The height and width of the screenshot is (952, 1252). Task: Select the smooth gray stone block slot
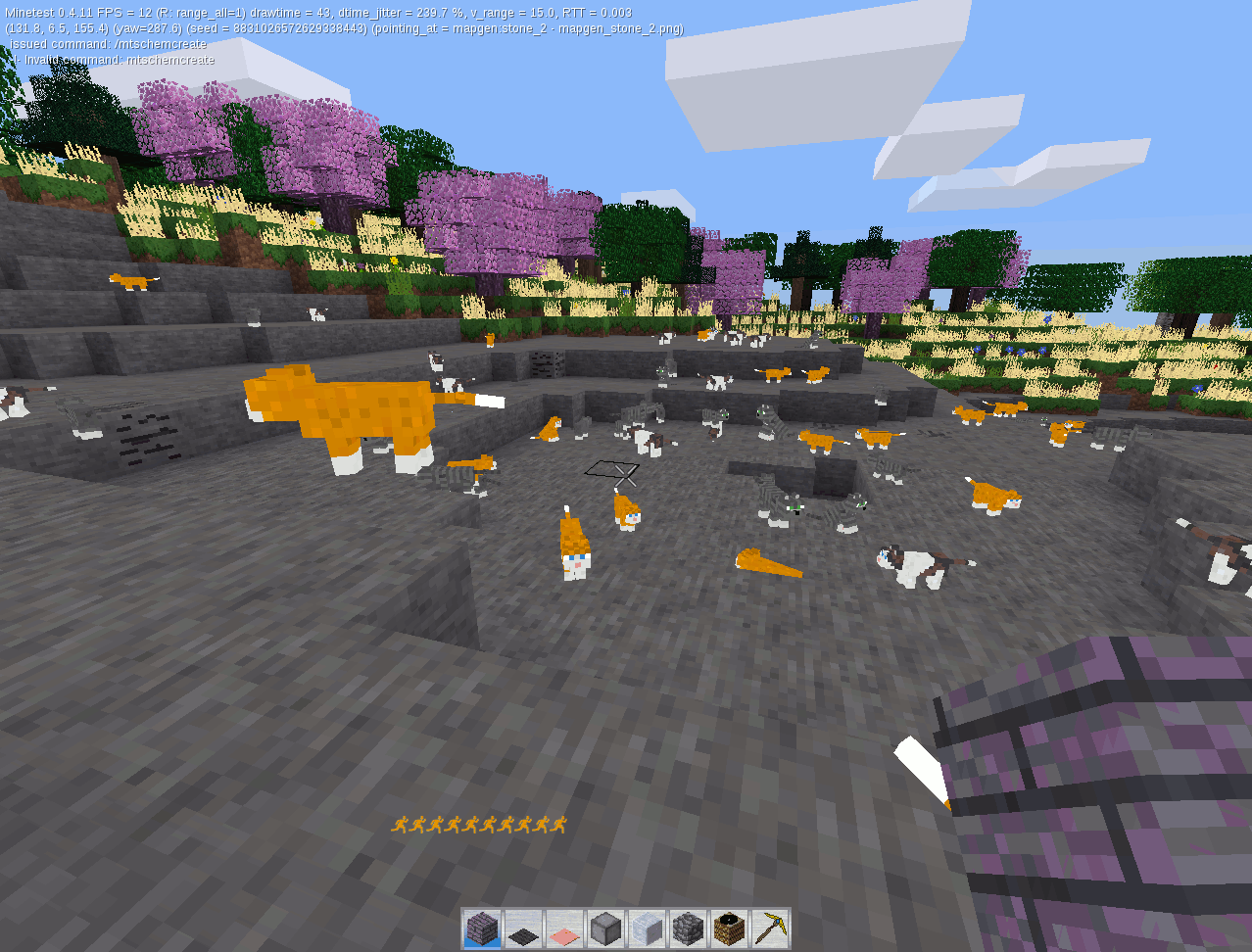(606, 928)
